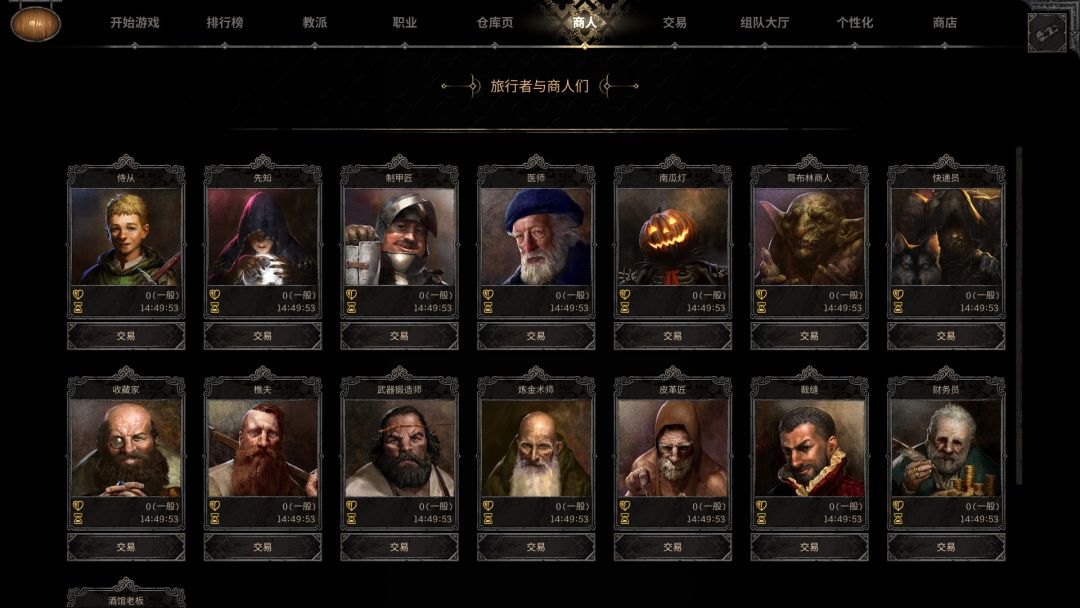Open the 仓库页 stash tab
Screen dimensions: 1080x608
[495, 22]
